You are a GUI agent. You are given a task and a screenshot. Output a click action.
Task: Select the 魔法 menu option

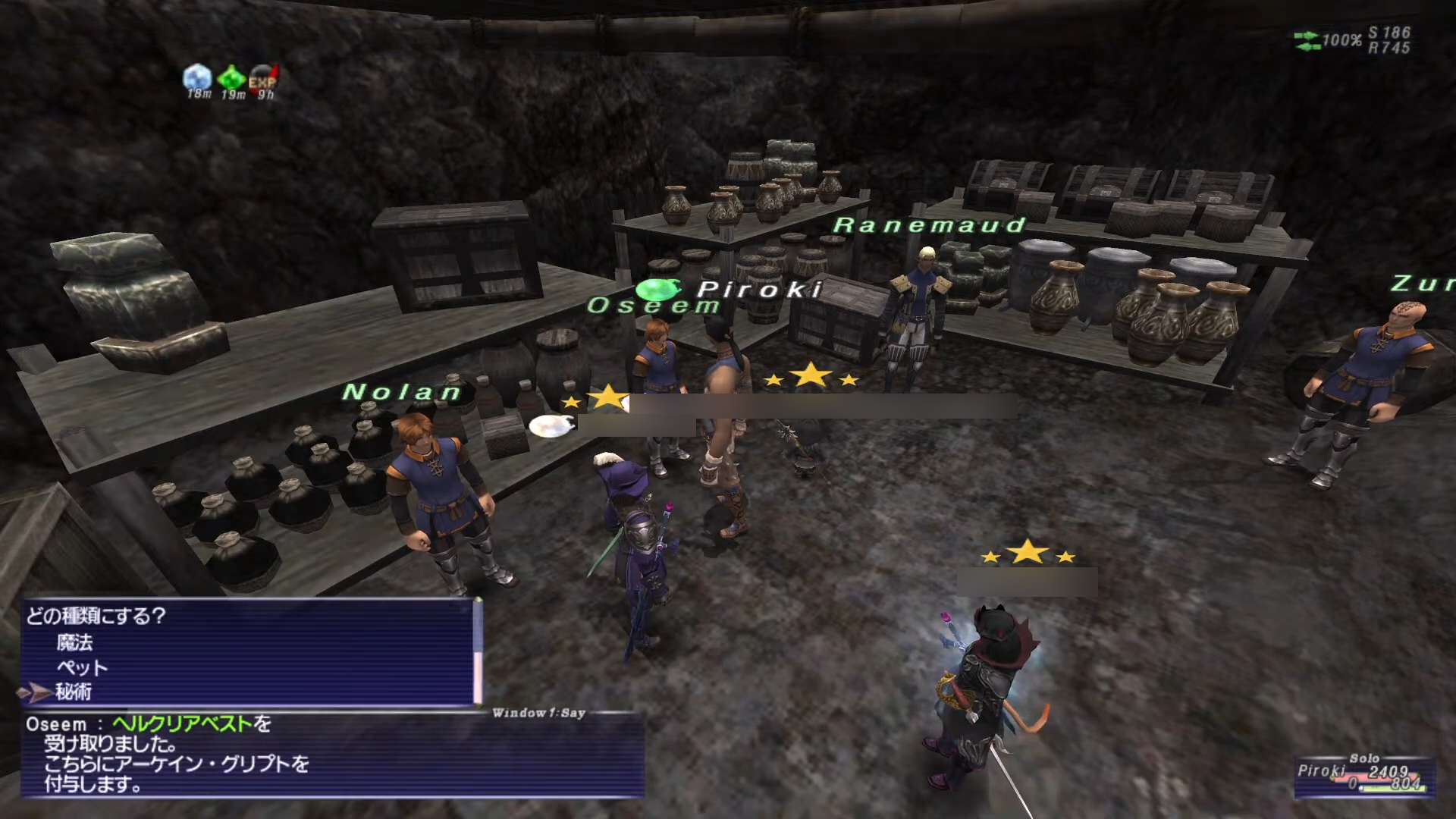pyautogui.click(x=74, y=643)
